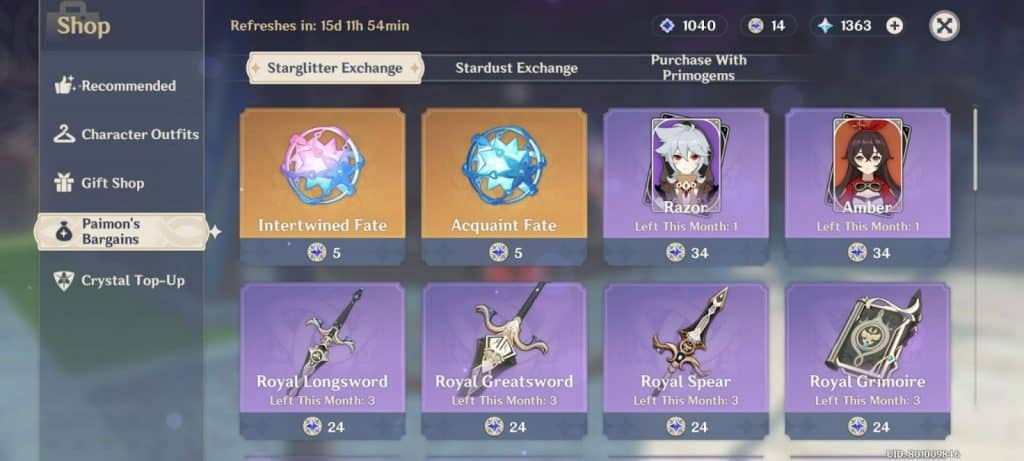Select the Amber character card

[x=868, y=185]
